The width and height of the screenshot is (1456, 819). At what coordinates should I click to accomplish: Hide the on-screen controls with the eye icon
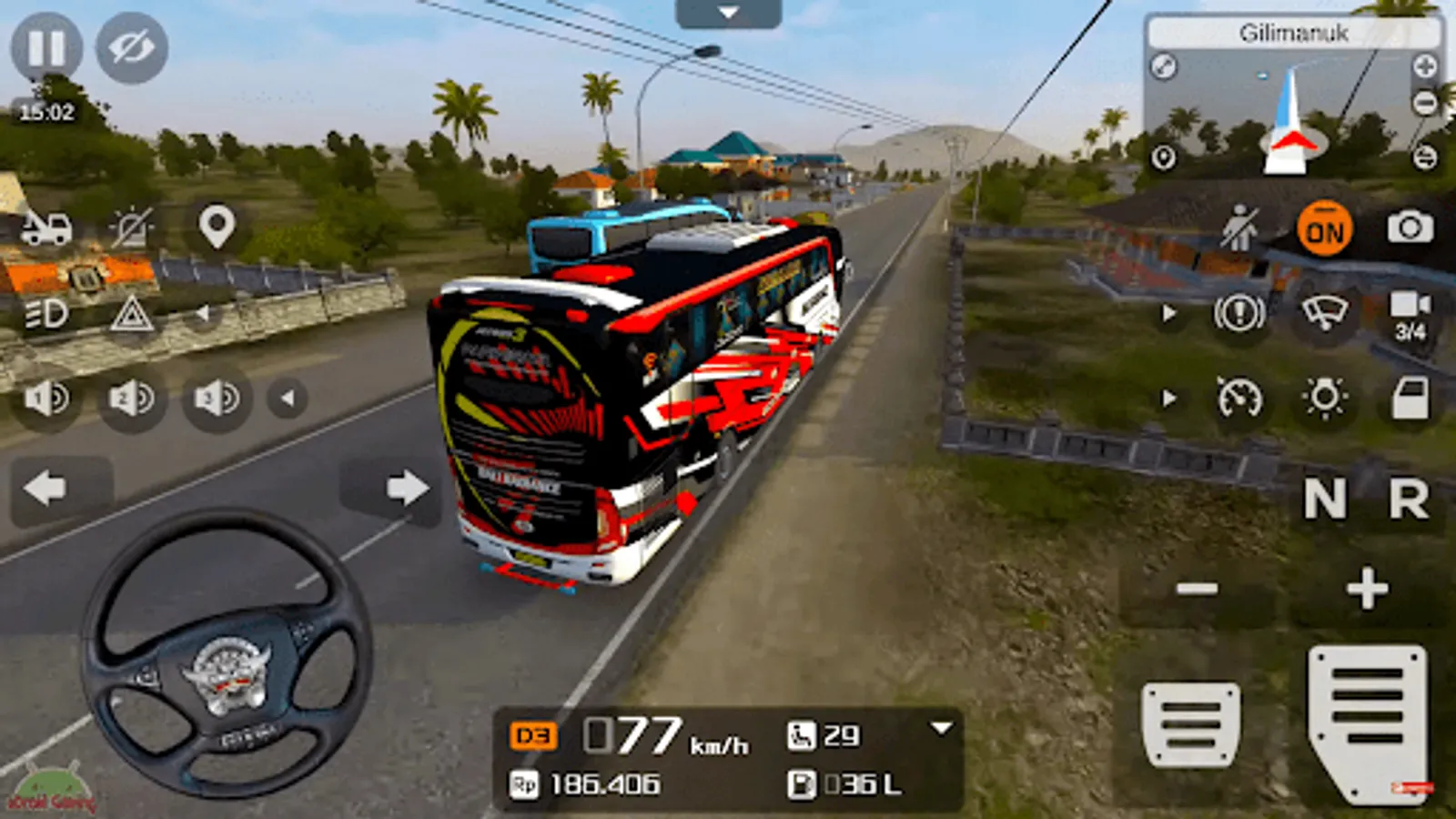tap(132, 47)
